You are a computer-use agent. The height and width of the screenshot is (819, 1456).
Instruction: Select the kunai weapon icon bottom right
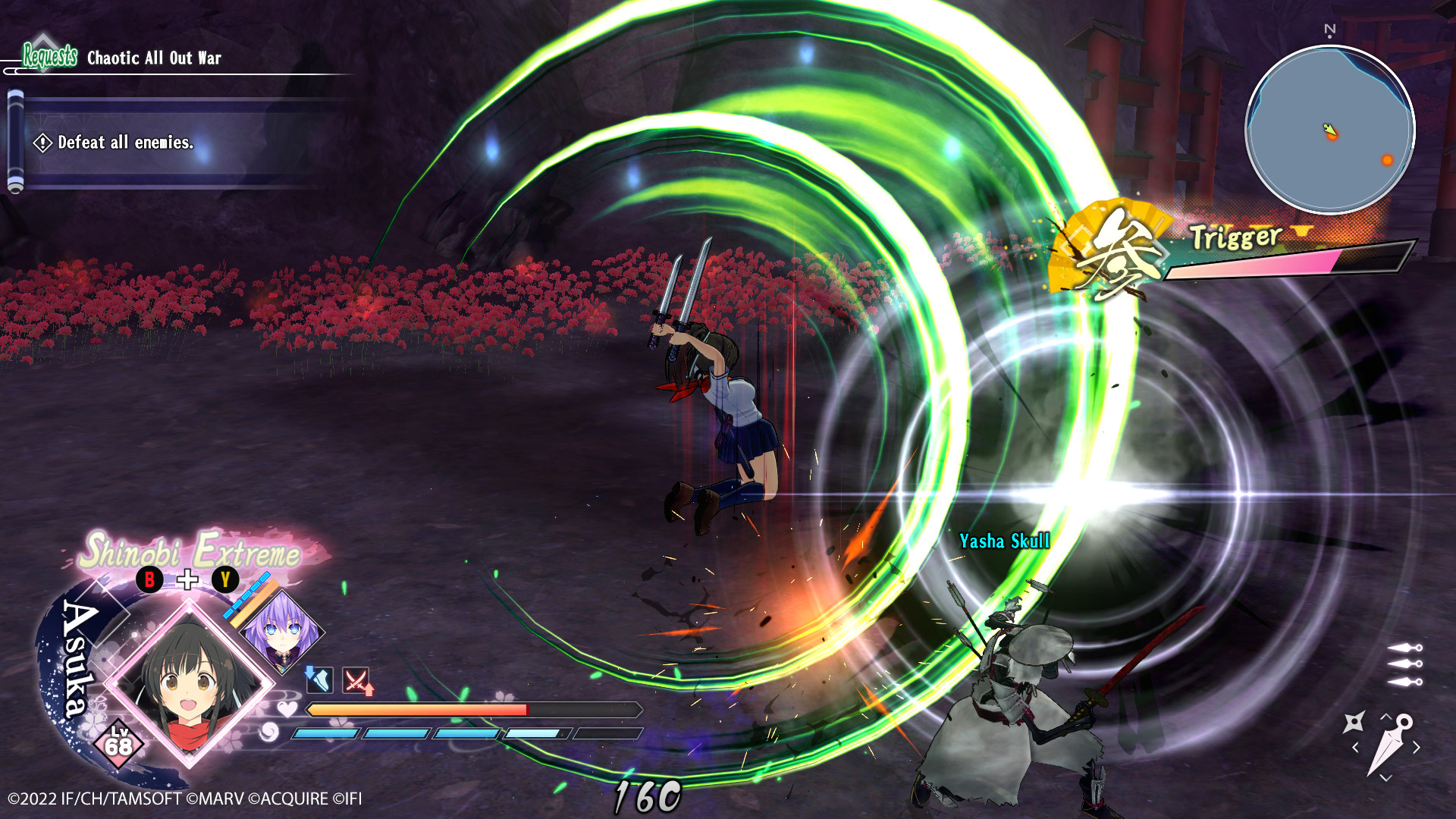click(x=1390, y=745)
